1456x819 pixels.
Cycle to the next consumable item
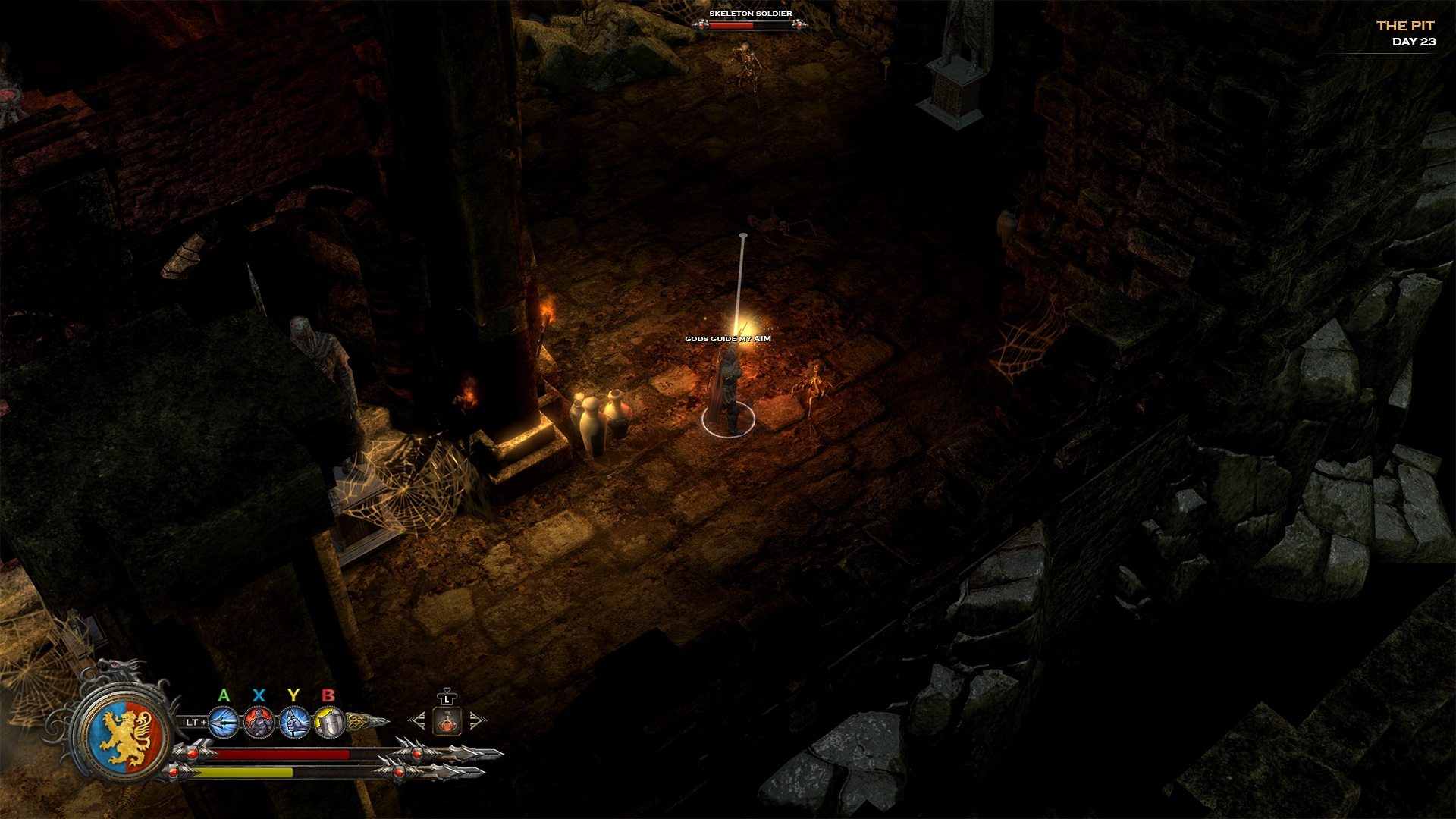coord(476,720)
